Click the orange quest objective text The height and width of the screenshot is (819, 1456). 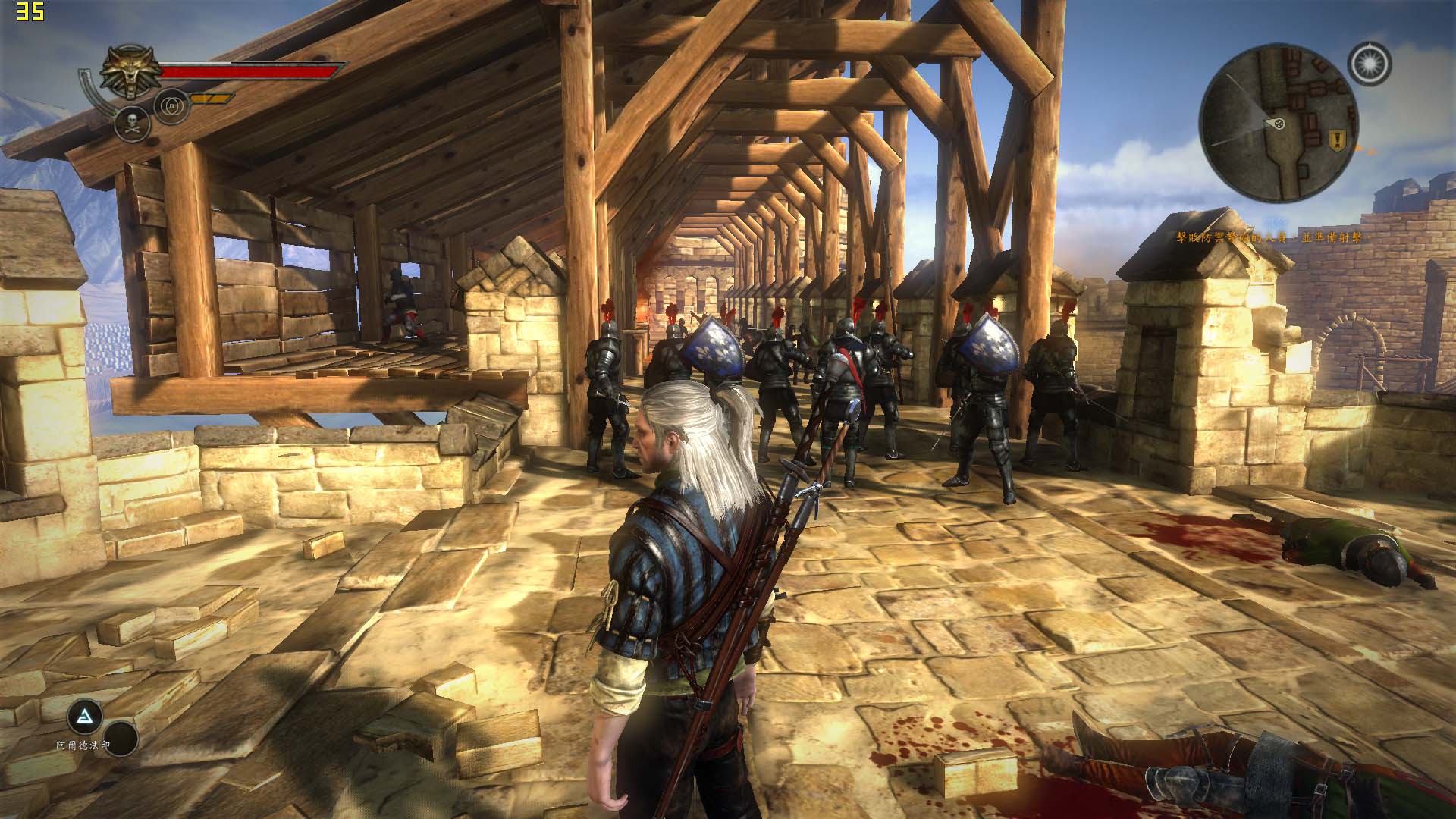(1262, 237)
